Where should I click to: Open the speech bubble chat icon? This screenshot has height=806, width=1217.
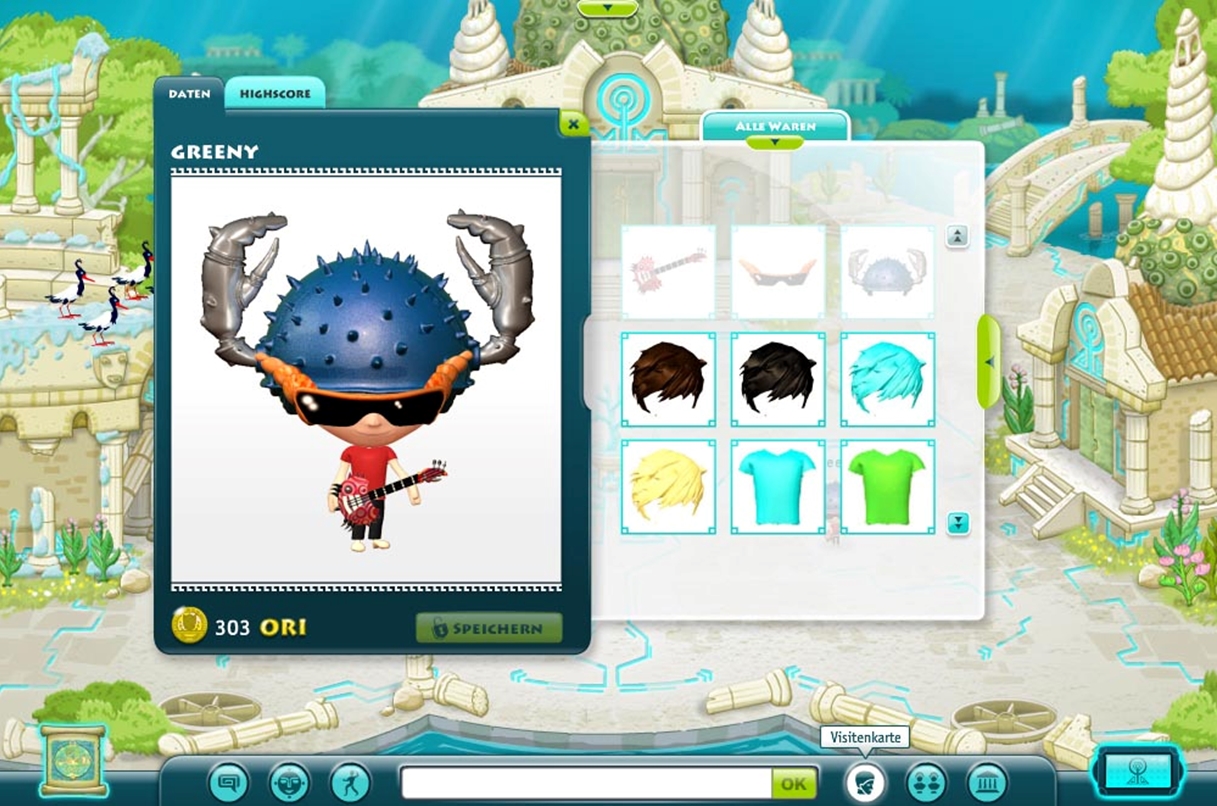pyautogui.click(x=229, y=781)
